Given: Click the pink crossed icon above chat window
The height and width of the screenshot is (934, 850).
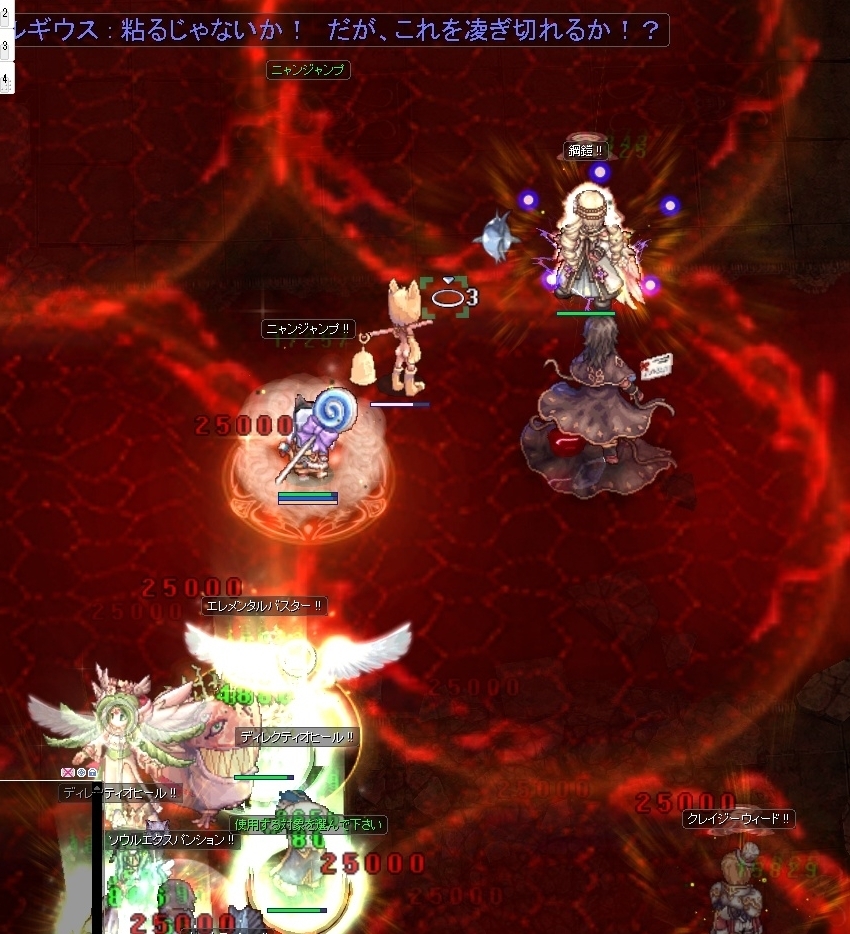Looking at the screenshot, I should point(67,773).
